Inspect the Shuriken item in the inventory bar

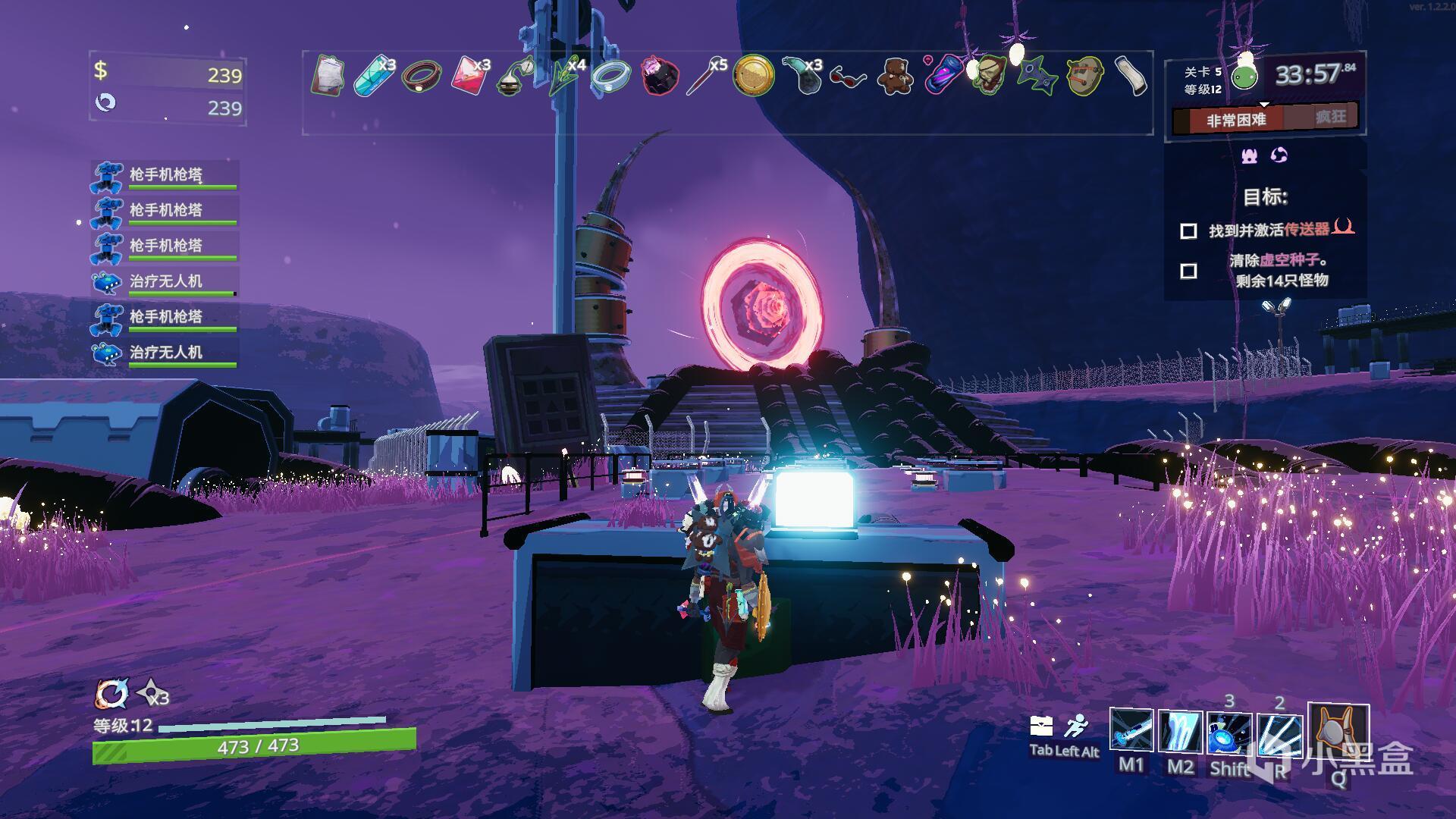(1035, 76)
